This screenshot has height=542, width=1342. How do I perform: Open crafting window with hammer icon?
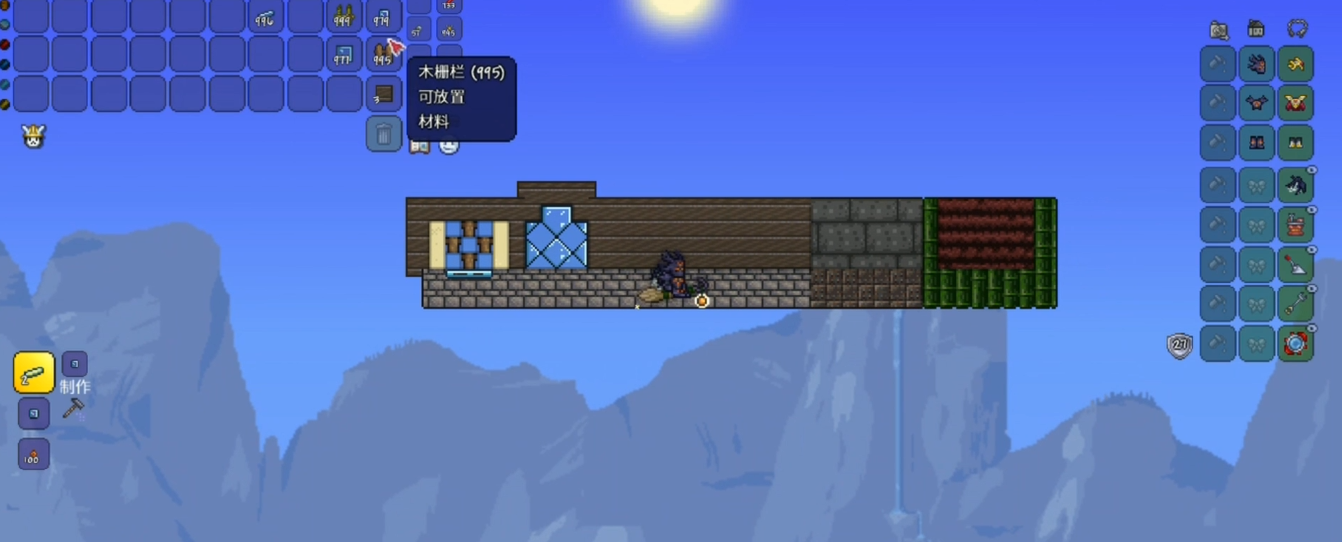(73, 408)
